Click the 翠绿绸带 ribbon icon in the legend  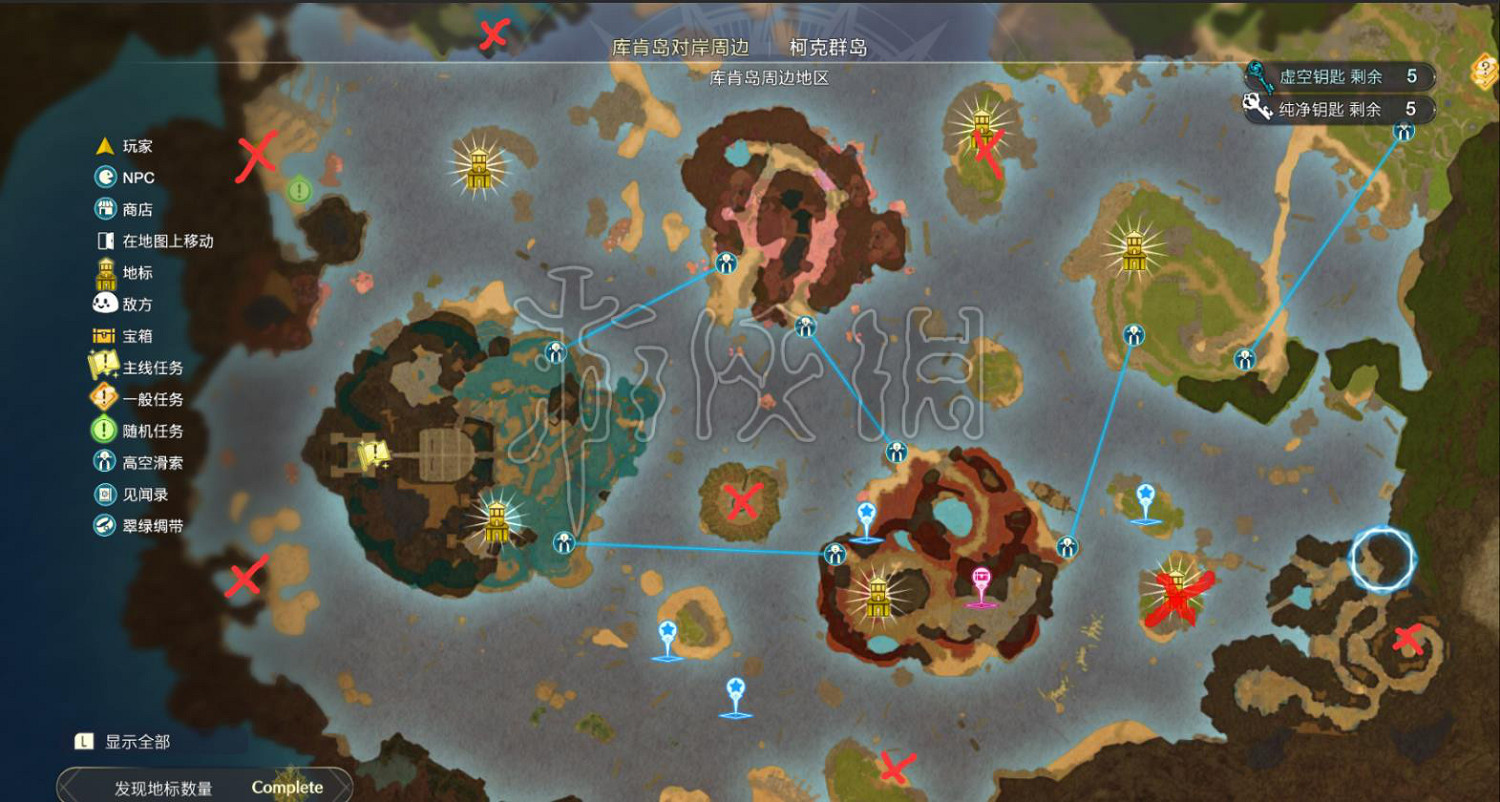click(x=106, y=524)
